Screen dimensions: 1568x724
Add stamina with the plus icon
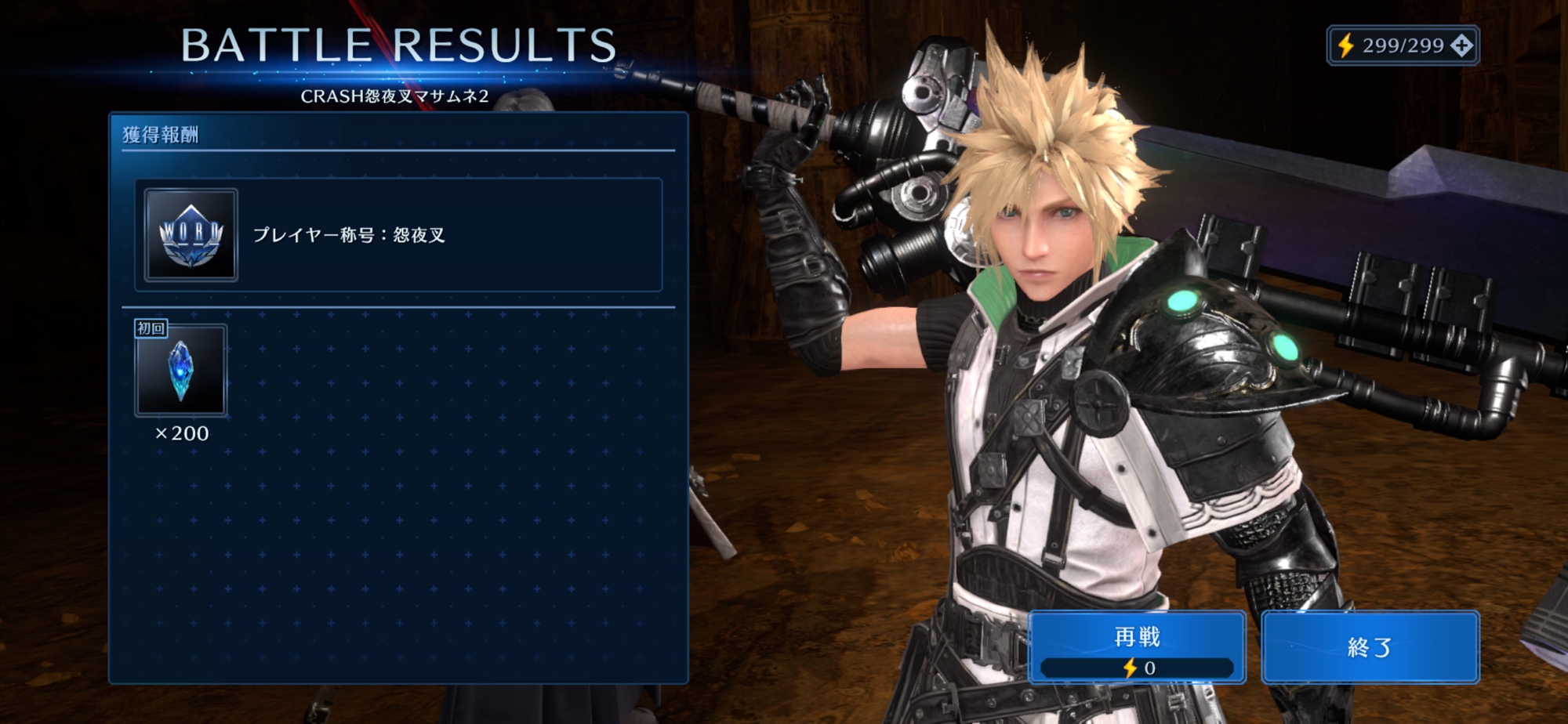[x=1461, y=45]
